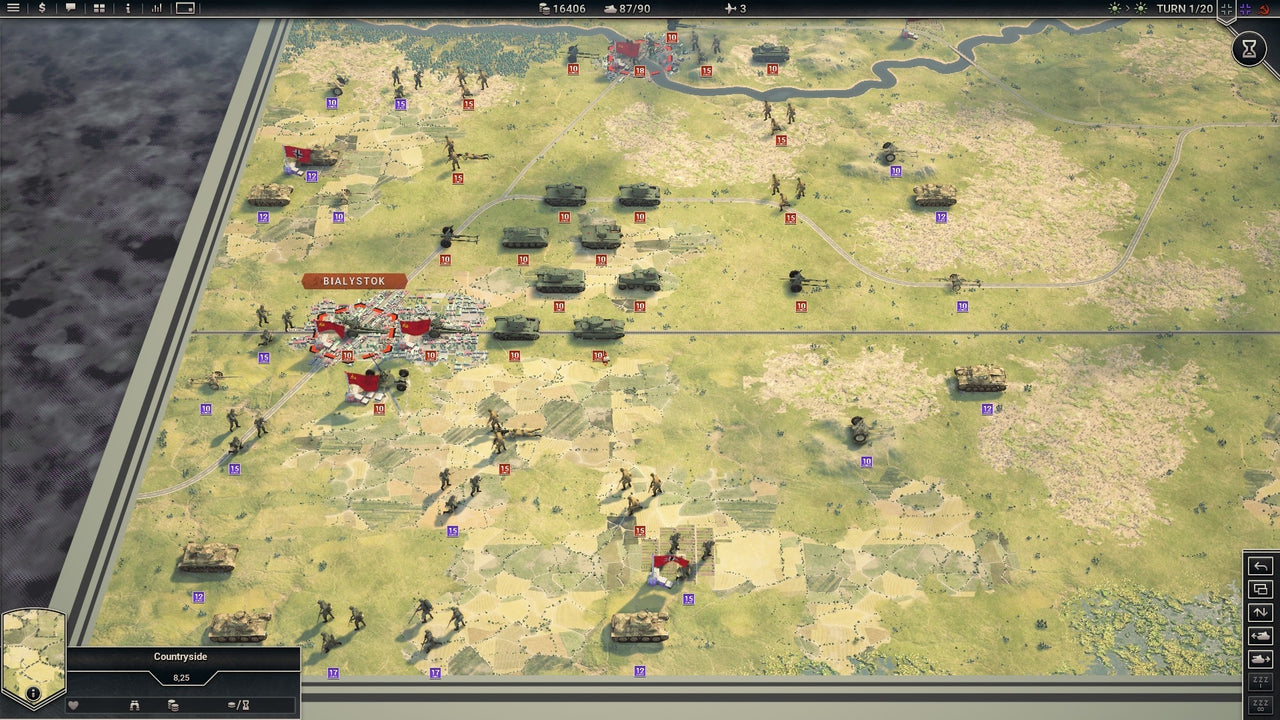Toggle the flame icon near the turn counter

tap(1264, 9)
